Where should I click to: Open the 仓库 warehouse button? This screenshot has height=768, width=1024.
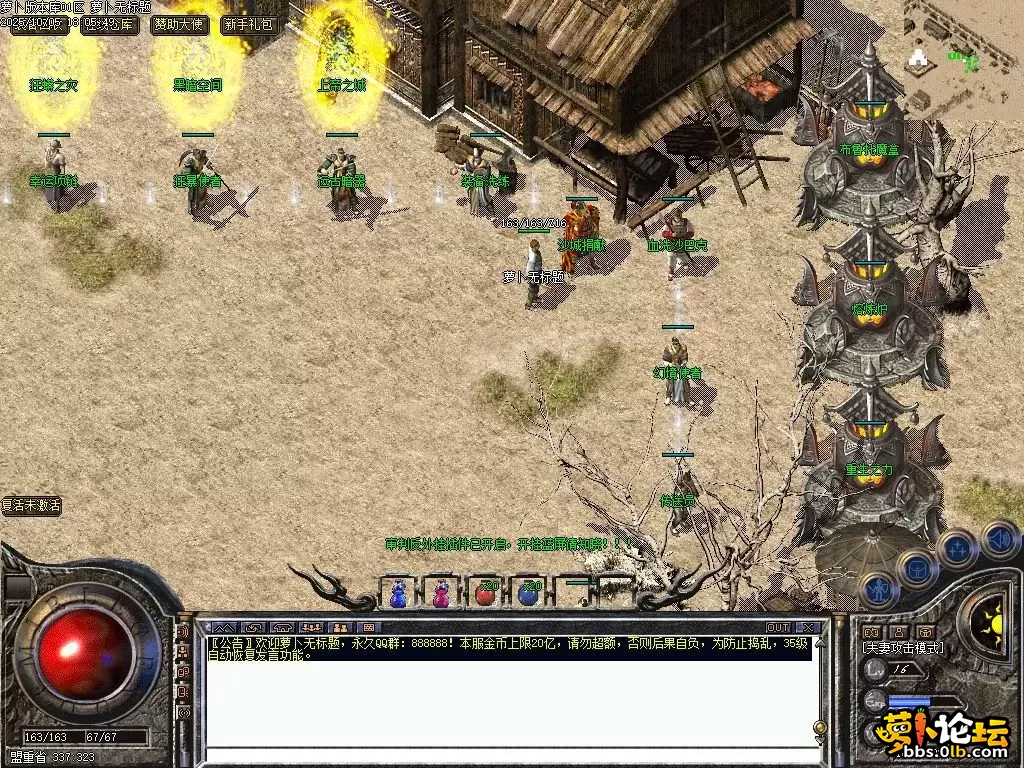111,25
